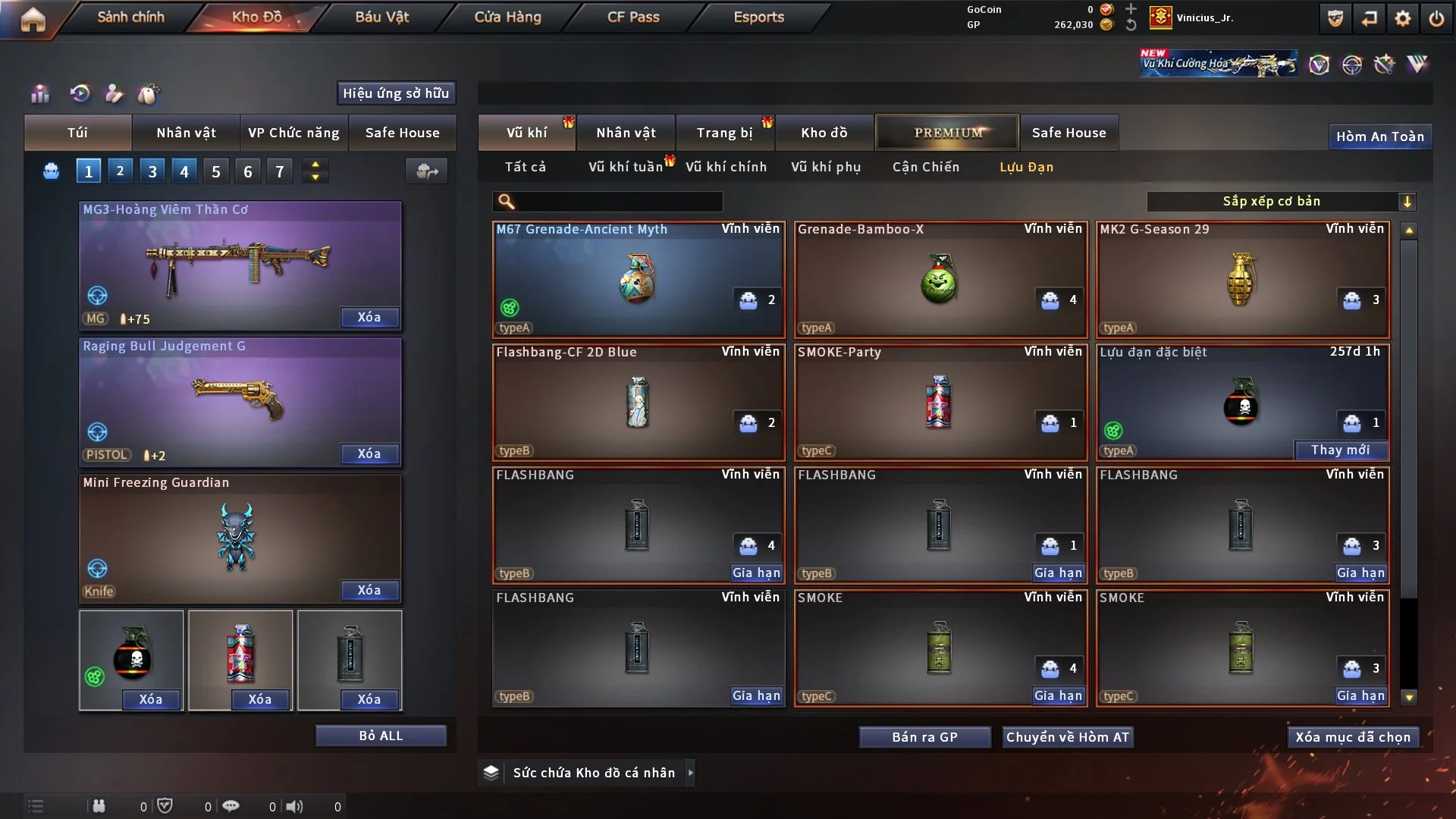The image size is (1456, 819).
Task: Renew the Lựu đạn đặc biệt with Thay mới
Action: point(1340,450)
